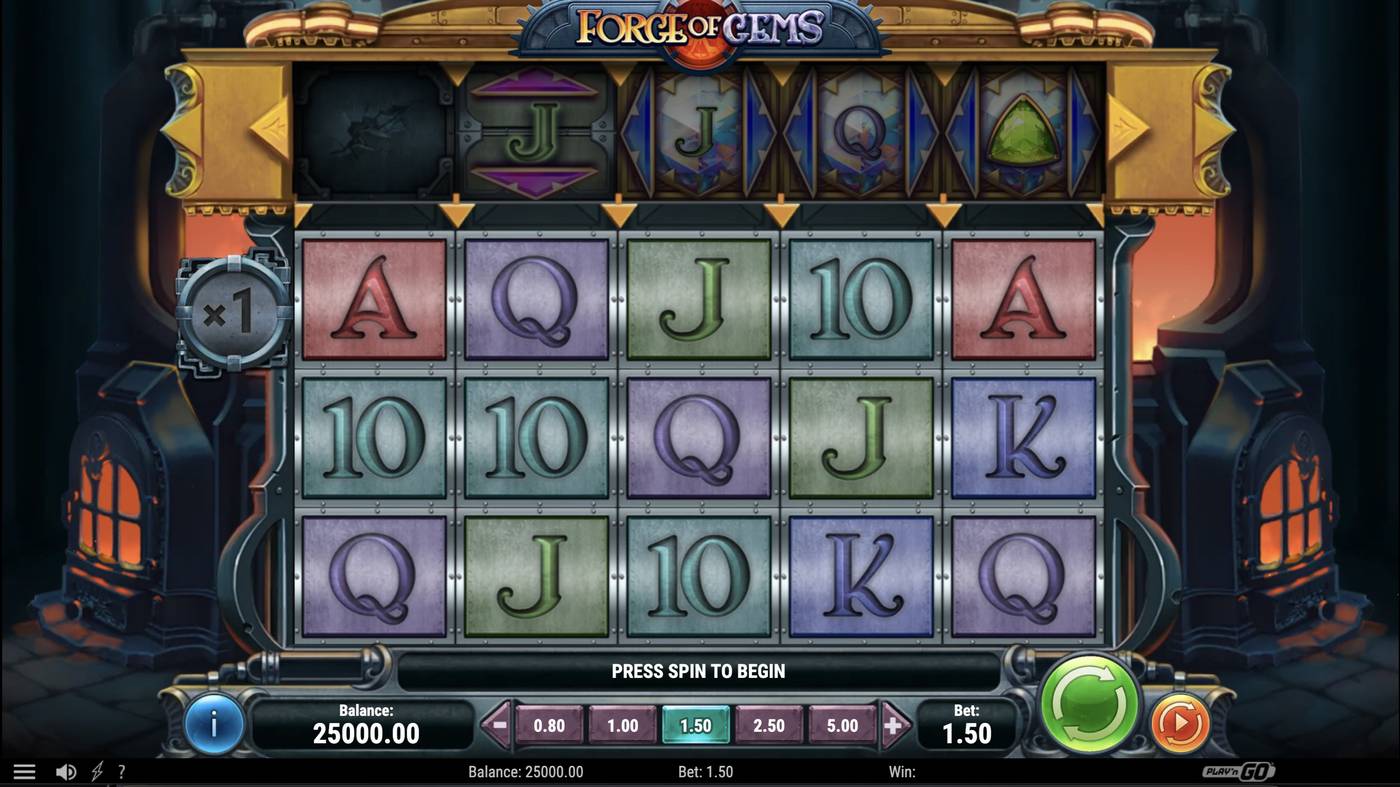Enable quick spin via the lightning icon
1400x787 pixels.
(95, 771)
